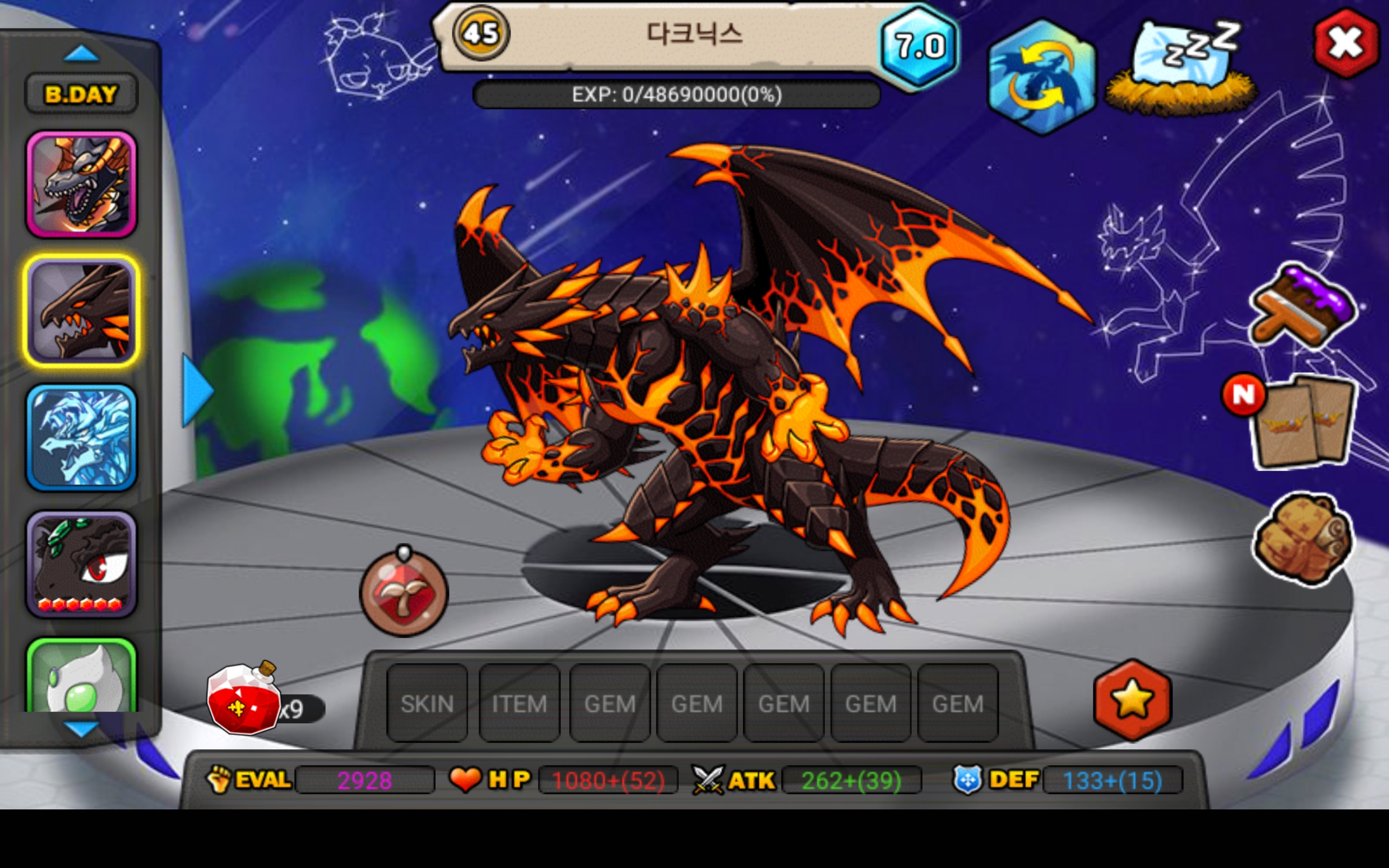The image size is (1389, 868).
Task: Open the dragon swap icon
Action: coord(1041,78)
